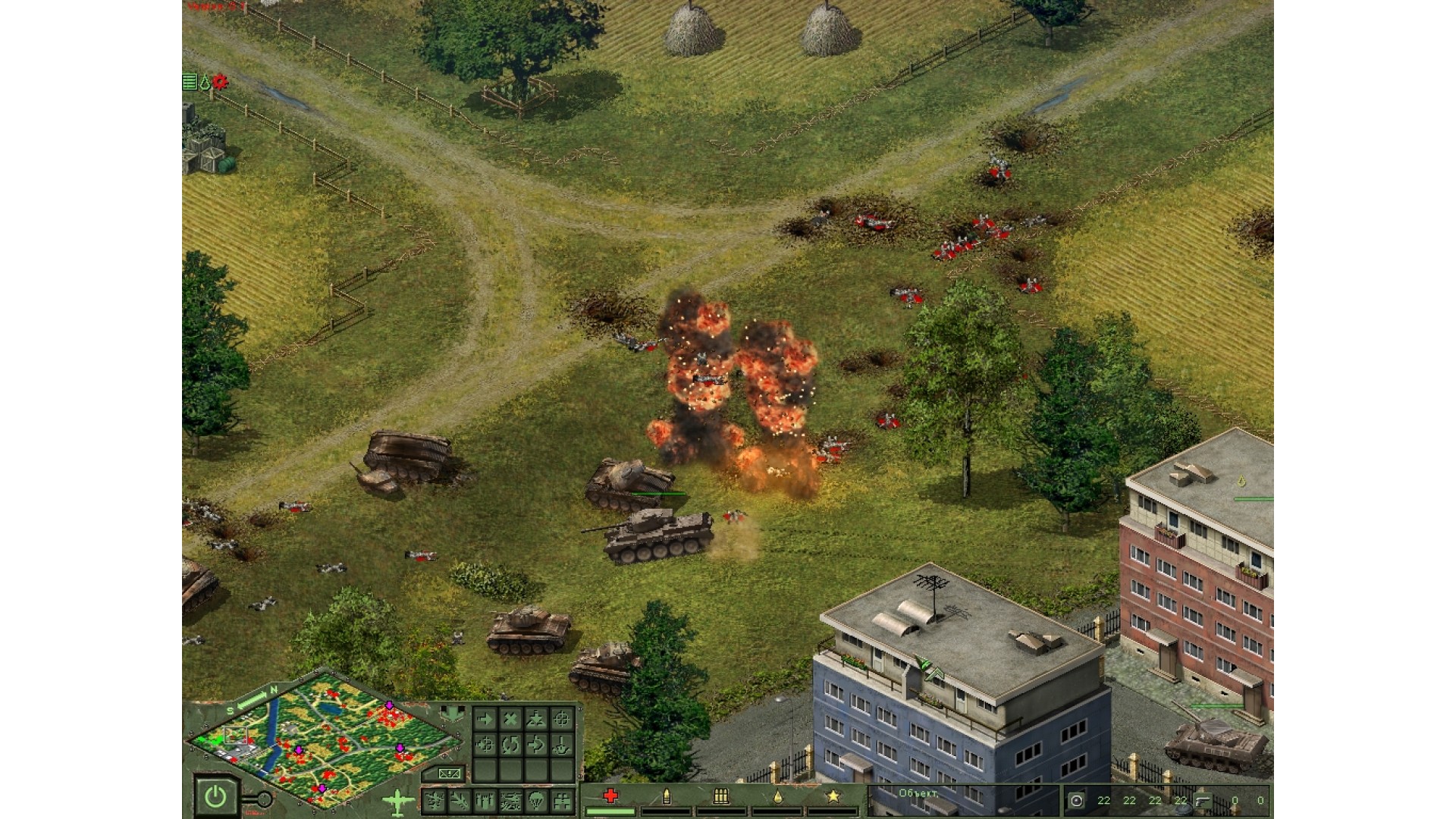Click the green down-arrow panel toggle
Viewport: 1456px width, 819px height.
coord(453,714)
